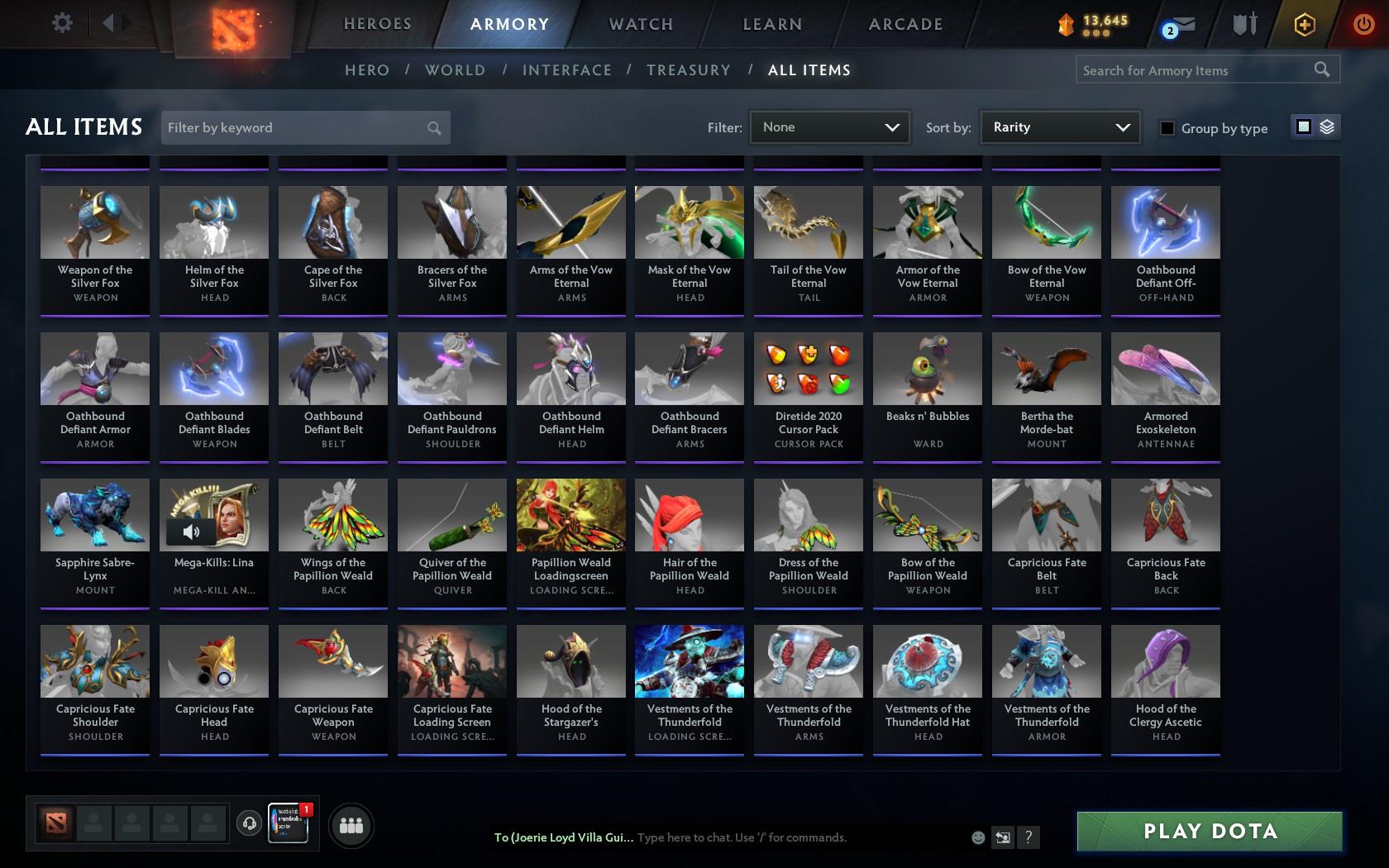Open Dota Plus hexagonal plus icon
This screenshot has width=1389, height=868.
pos(1305,24)
